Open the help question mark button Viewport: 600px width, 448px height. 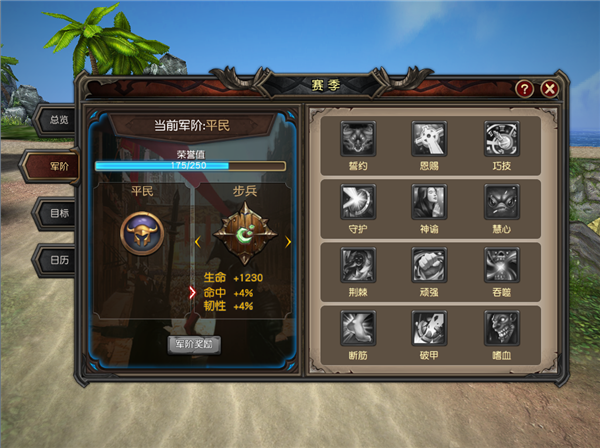tap(524, 89)
